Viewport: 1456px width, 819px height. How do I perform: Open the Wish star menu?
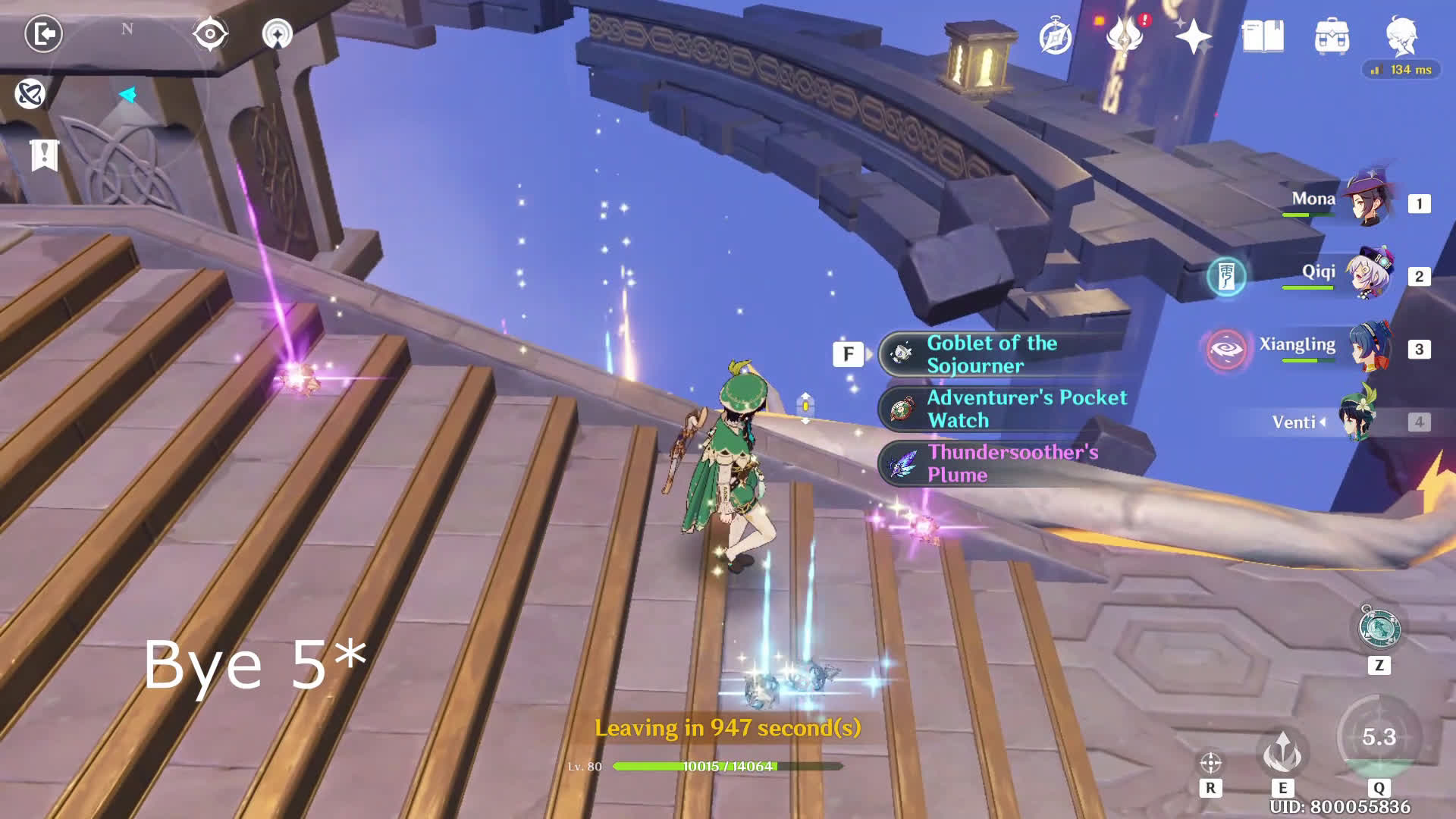pos(1193,36)
